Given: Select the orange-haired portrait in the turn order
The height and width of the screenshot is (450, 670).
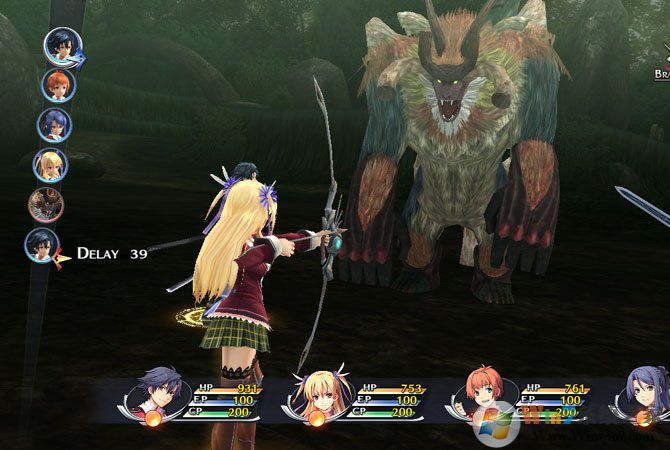Looking at the screenshot, I should click(x=57, y=83).
